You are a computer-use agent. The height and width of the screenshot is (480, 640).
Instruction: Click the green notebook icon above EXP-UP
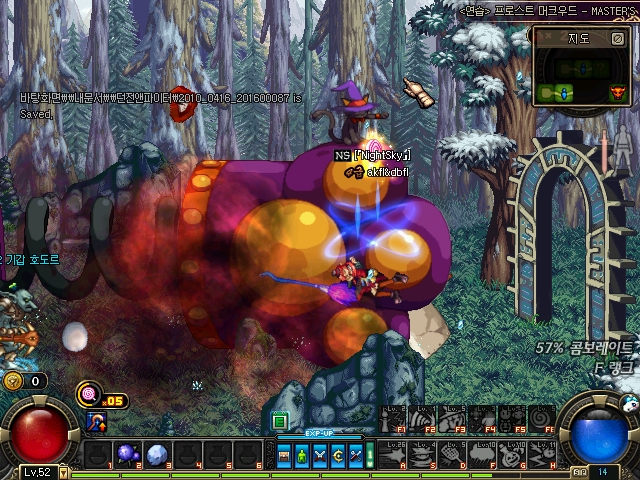[x=280, y=421]
